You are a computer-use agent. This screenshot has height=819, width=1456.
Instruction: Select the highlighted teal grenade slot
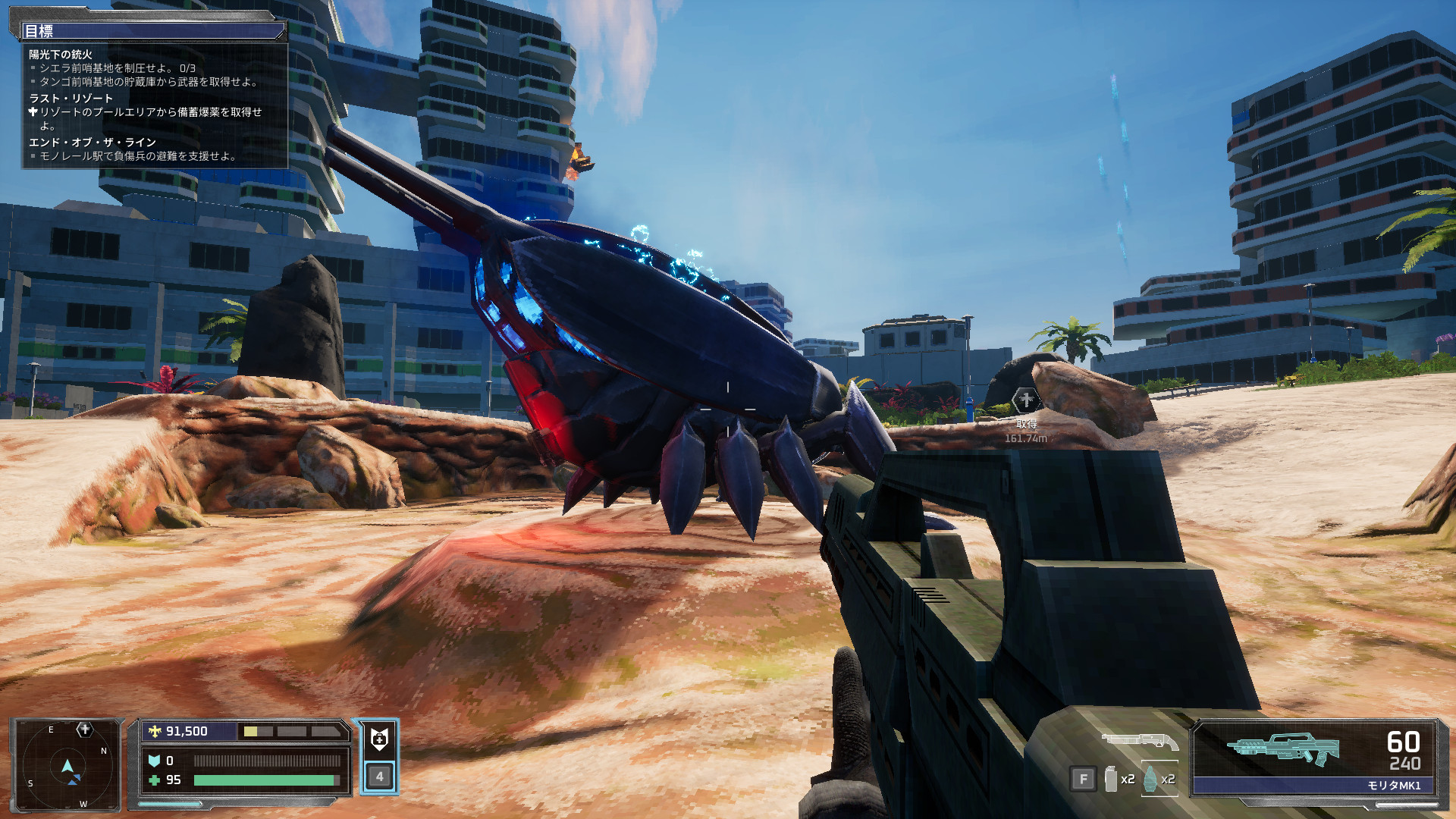(1151, 779)
